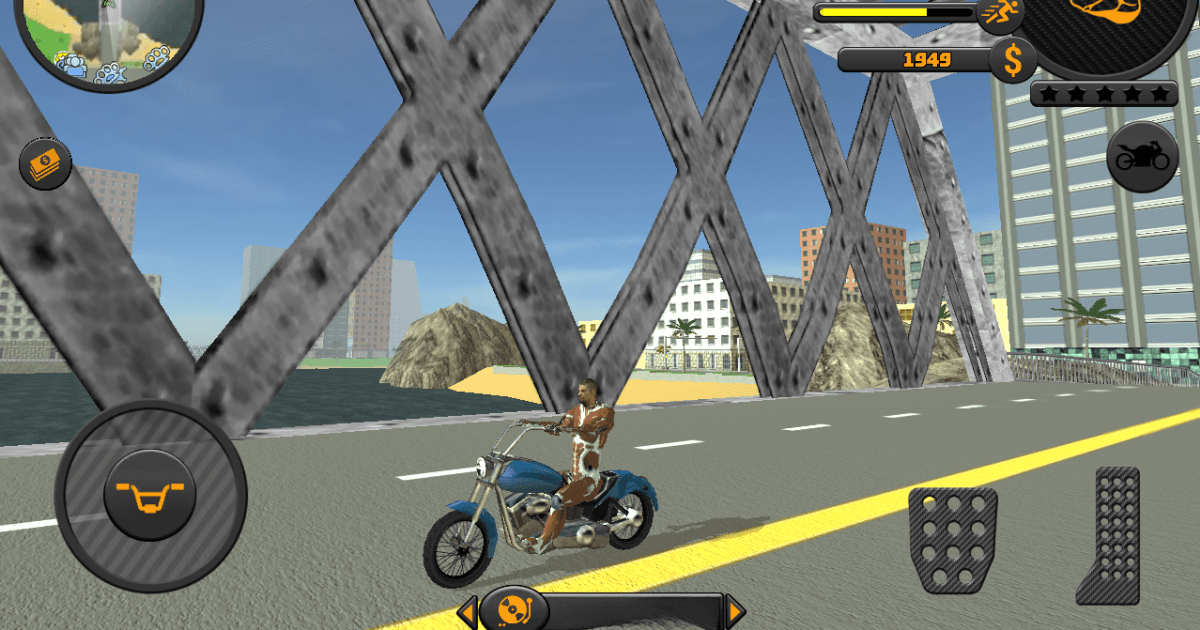Screen dimensions: 1200x630
Task: Tap the orange dollar sign icon
Action: click(x=1013, y=61)
